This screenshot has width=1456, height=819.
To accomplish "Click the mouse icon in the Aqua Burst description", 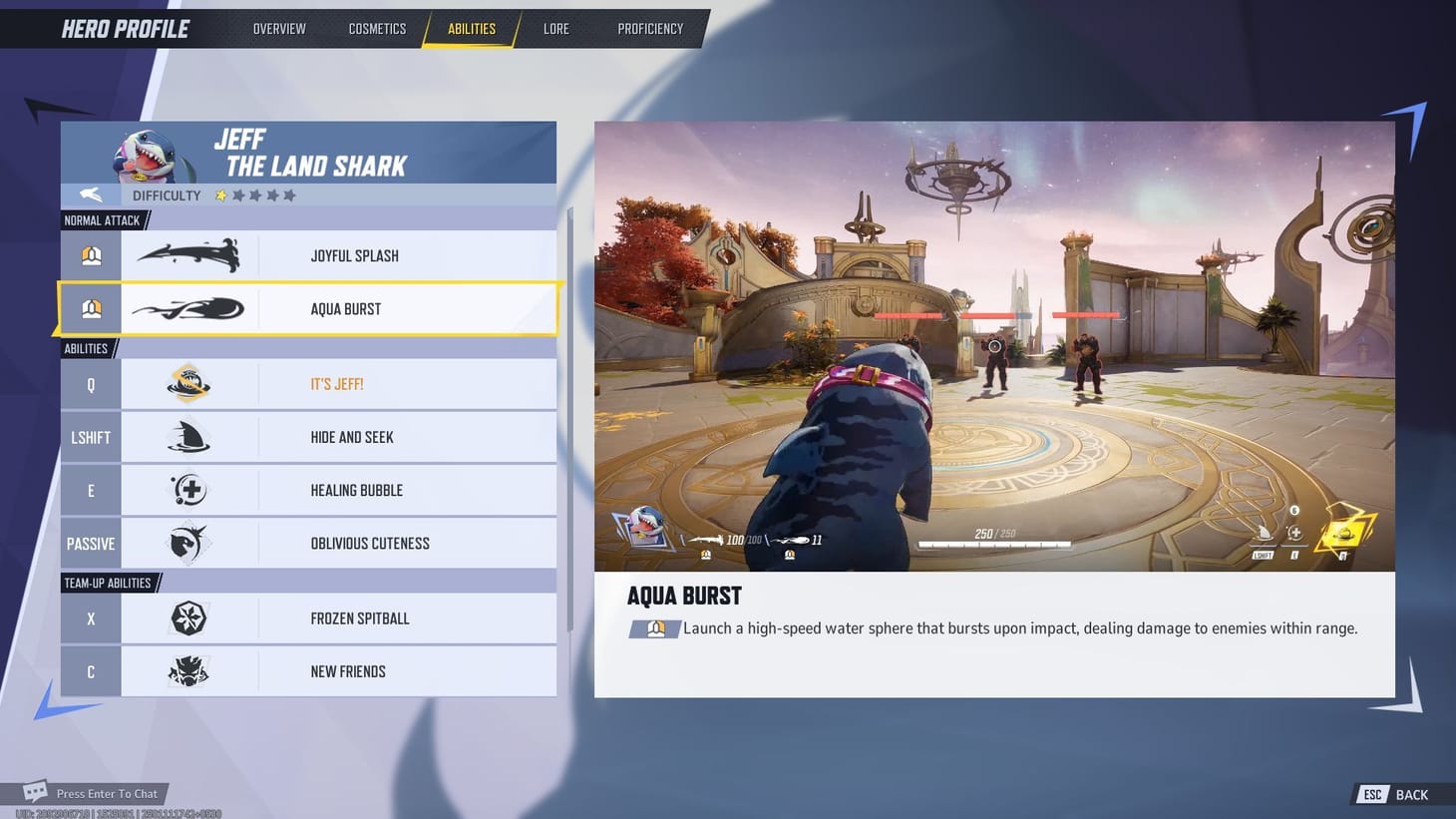I will tap(655, 628).
